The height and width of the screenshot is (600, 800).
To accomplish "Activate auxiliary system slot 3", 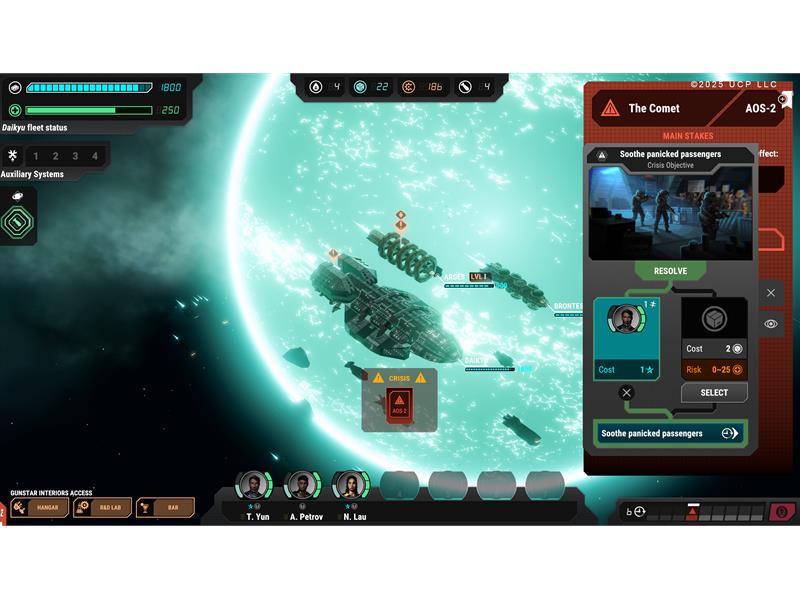I will coord(76,156).
